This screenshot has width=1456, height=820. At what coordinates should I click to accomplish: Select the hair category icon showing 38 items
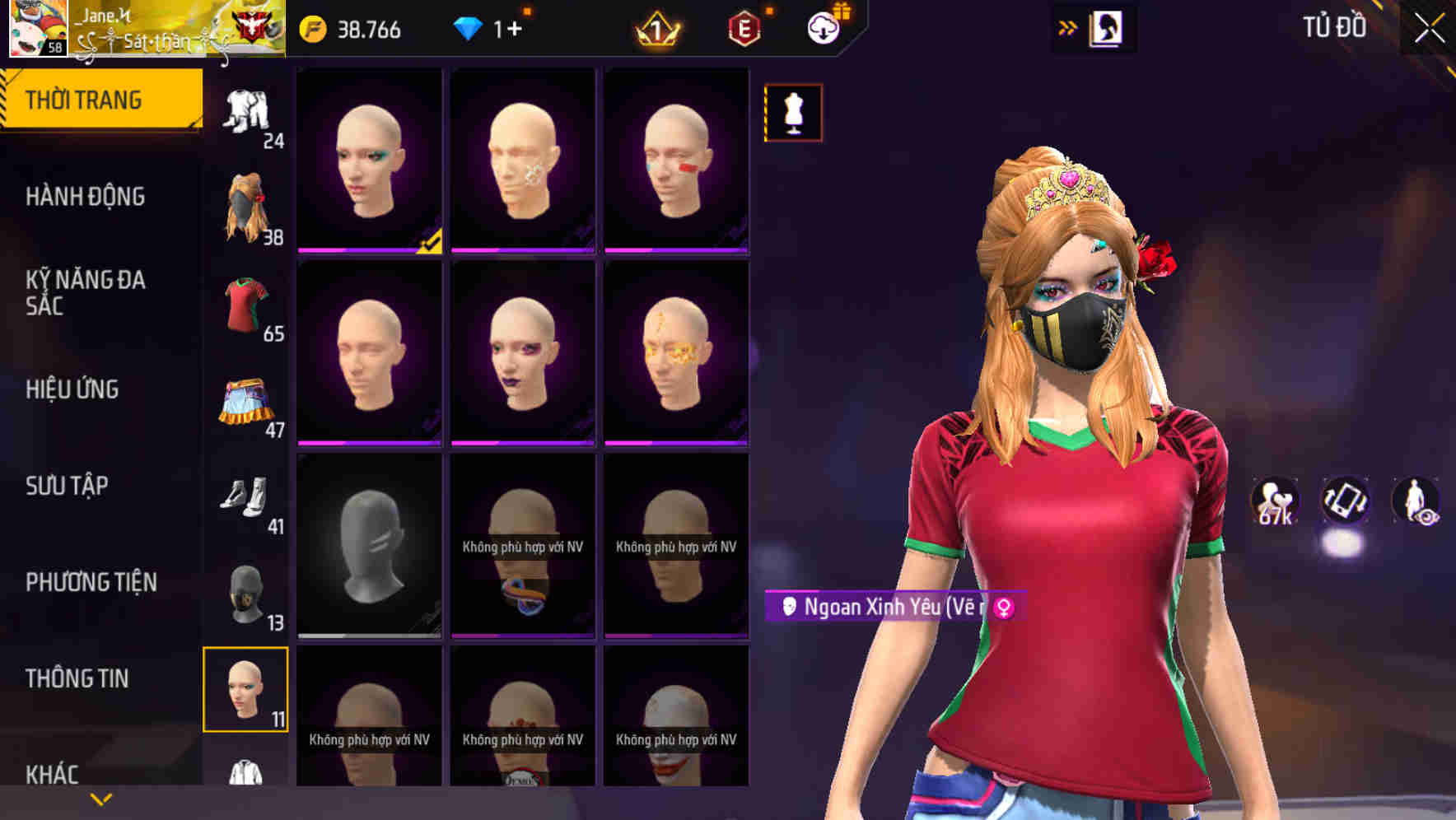pyautogui.click(x=247, y=200)
